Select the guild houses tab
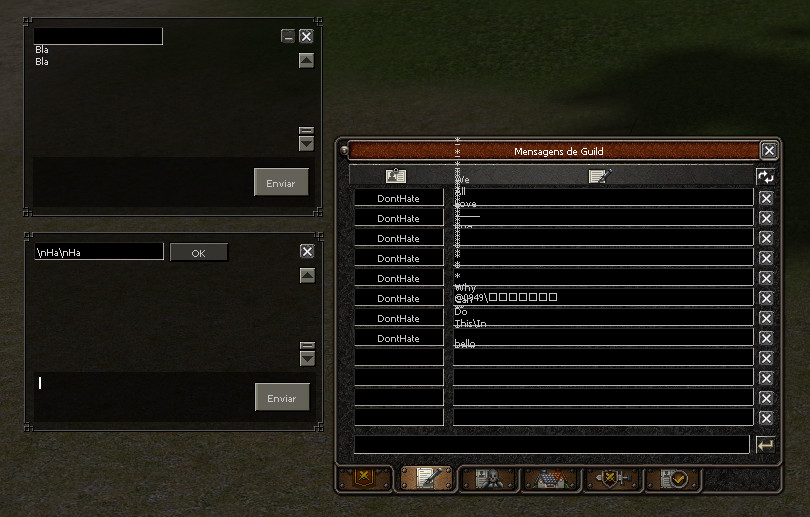 550,479
